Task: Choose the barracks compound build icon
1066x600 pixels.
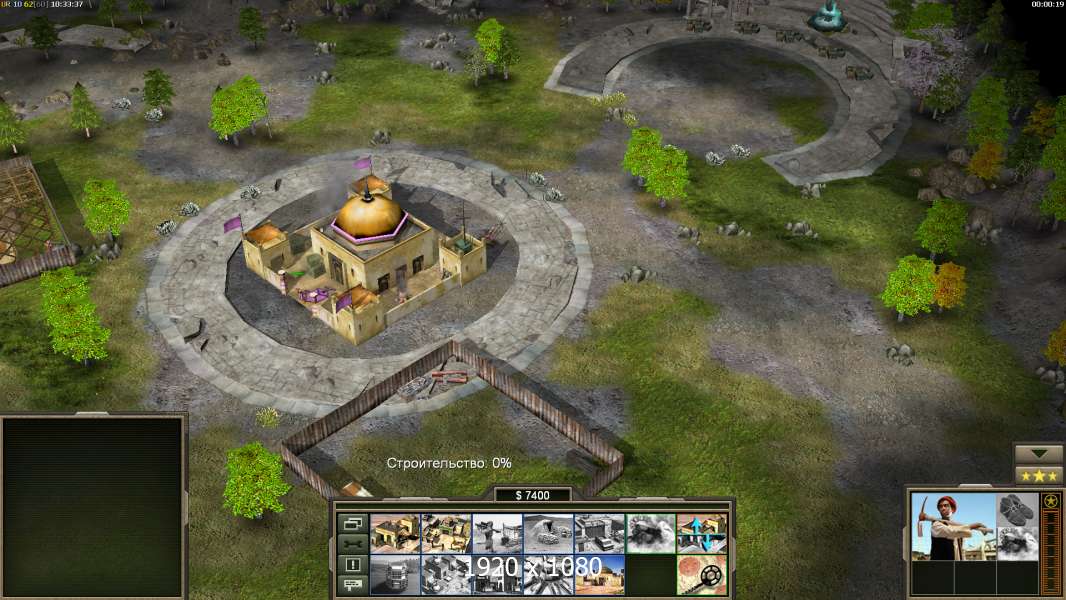Action: click(x=446, y=533)
